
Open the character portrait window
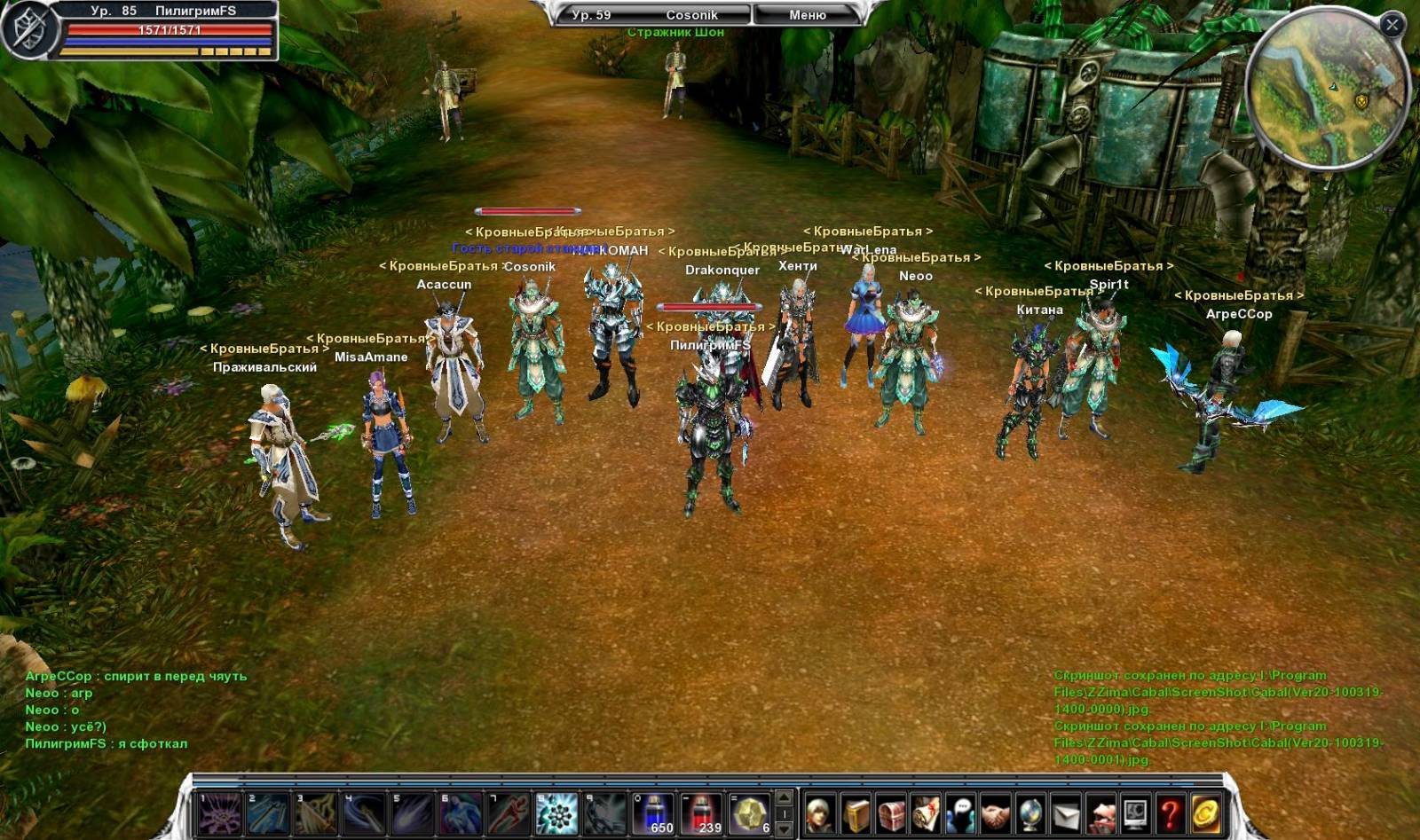820,814
